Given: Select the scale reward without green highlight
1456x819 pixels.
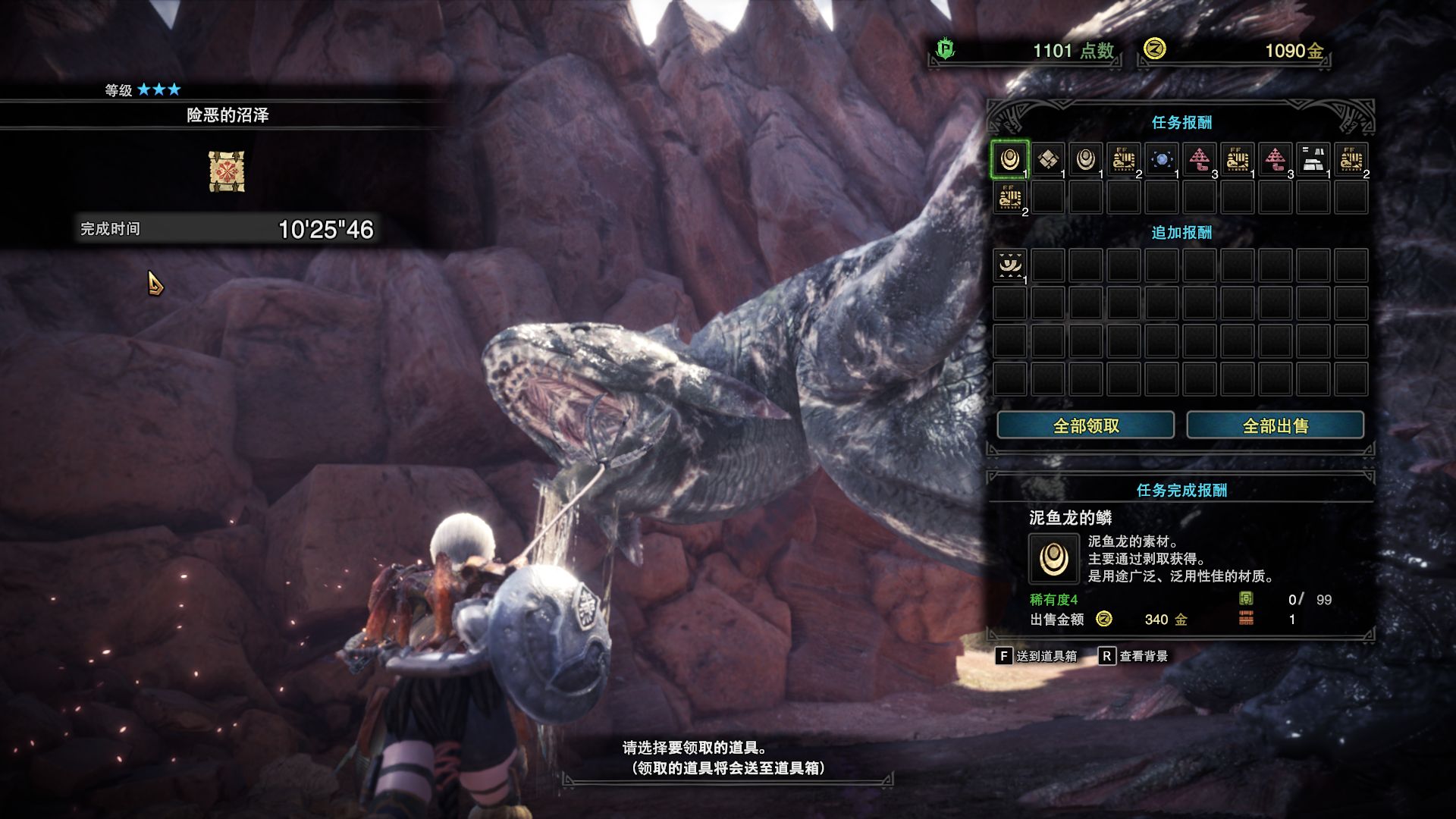Looking at the screenshot, I should pos(1085,159).
